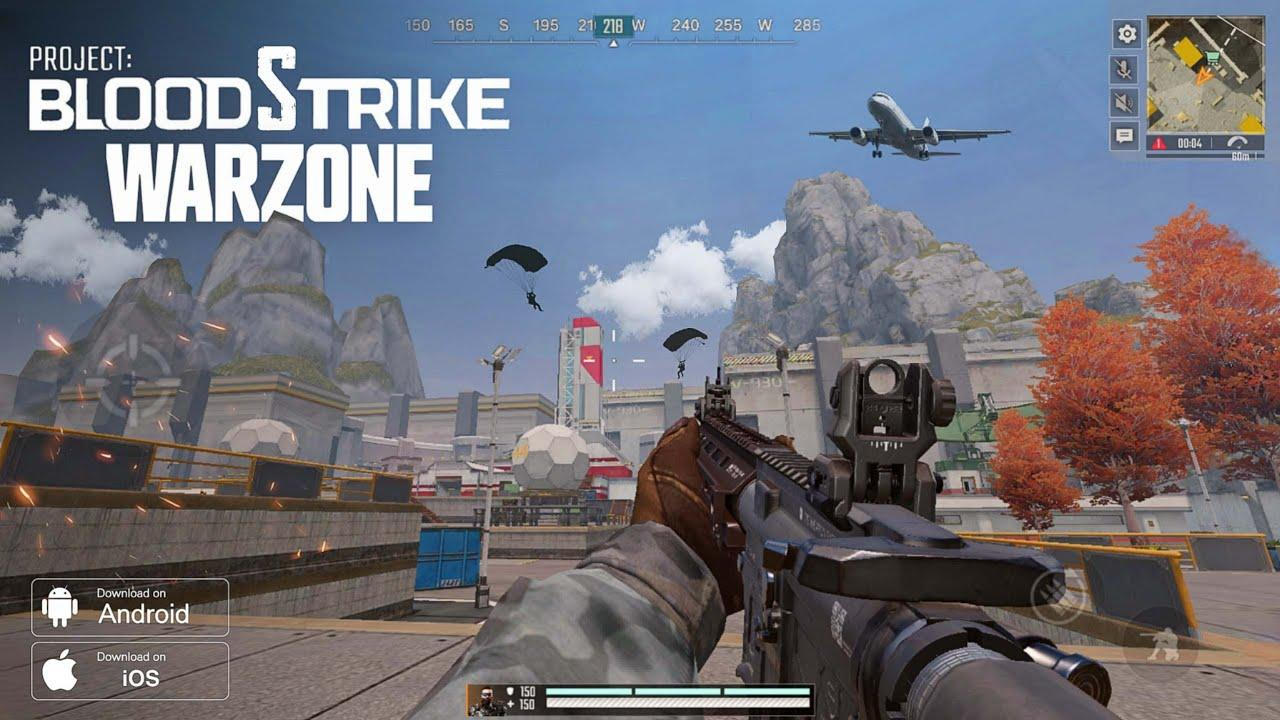The image size is (1280, 720).
Task: Tap the parachute deploy icon
Action: point(1238,140)
